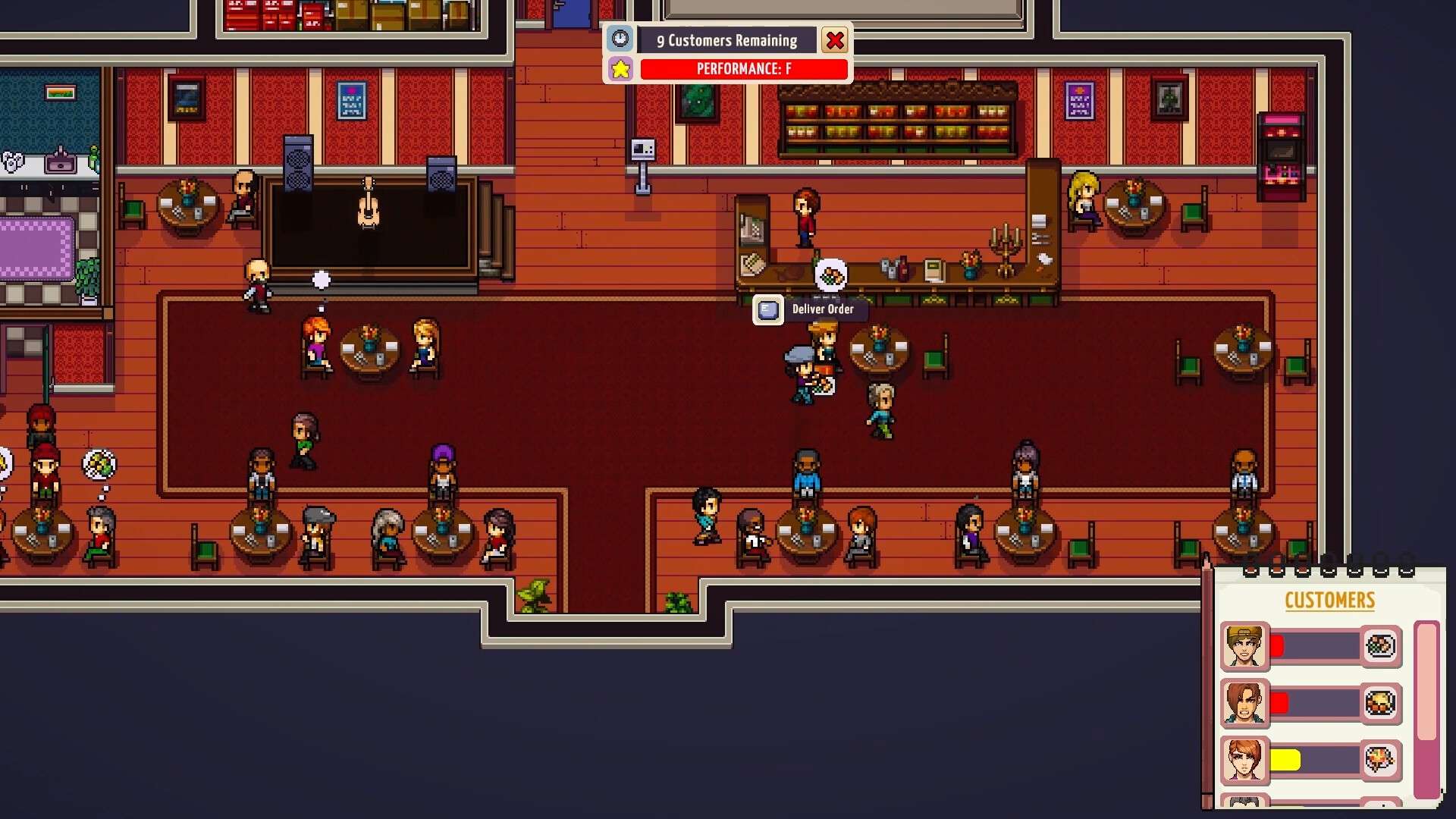Click the clock icon beside Customers Remaining
1456x819 pixels.
620,39
